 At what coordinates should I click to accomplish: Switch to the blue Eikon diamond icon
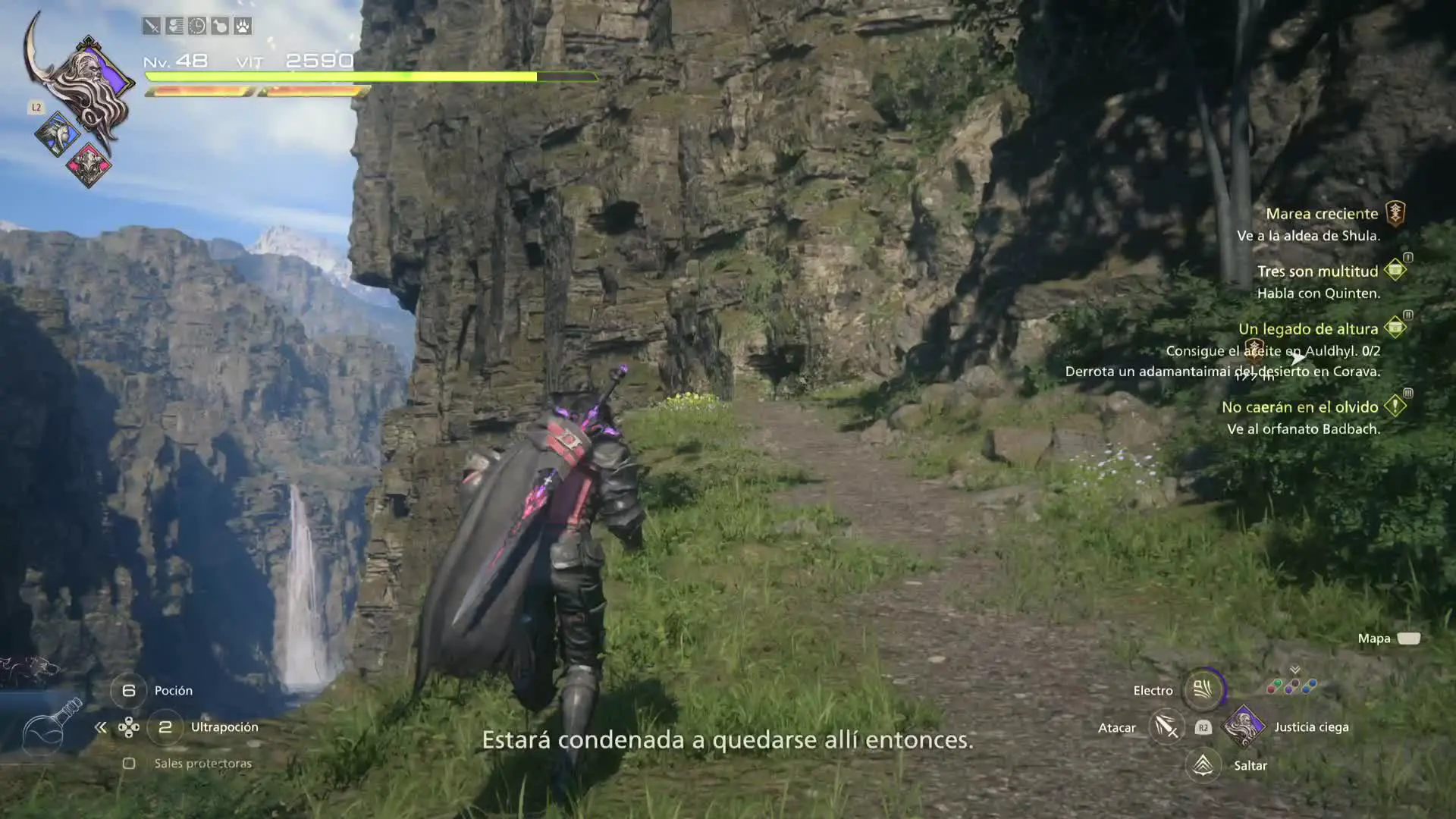coord(57,135)
